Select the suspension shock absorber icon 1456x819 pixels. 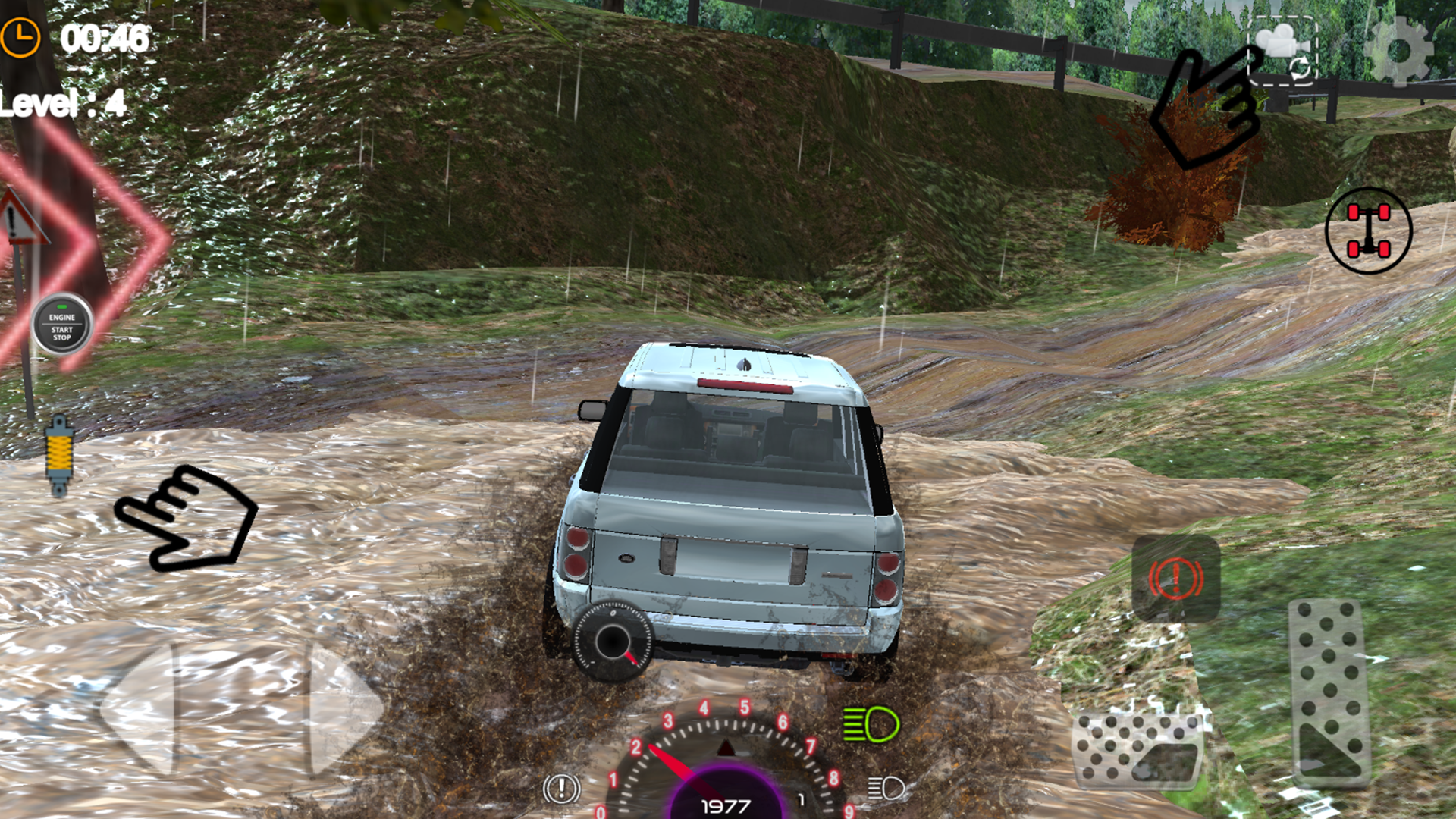tap(59, 453)
